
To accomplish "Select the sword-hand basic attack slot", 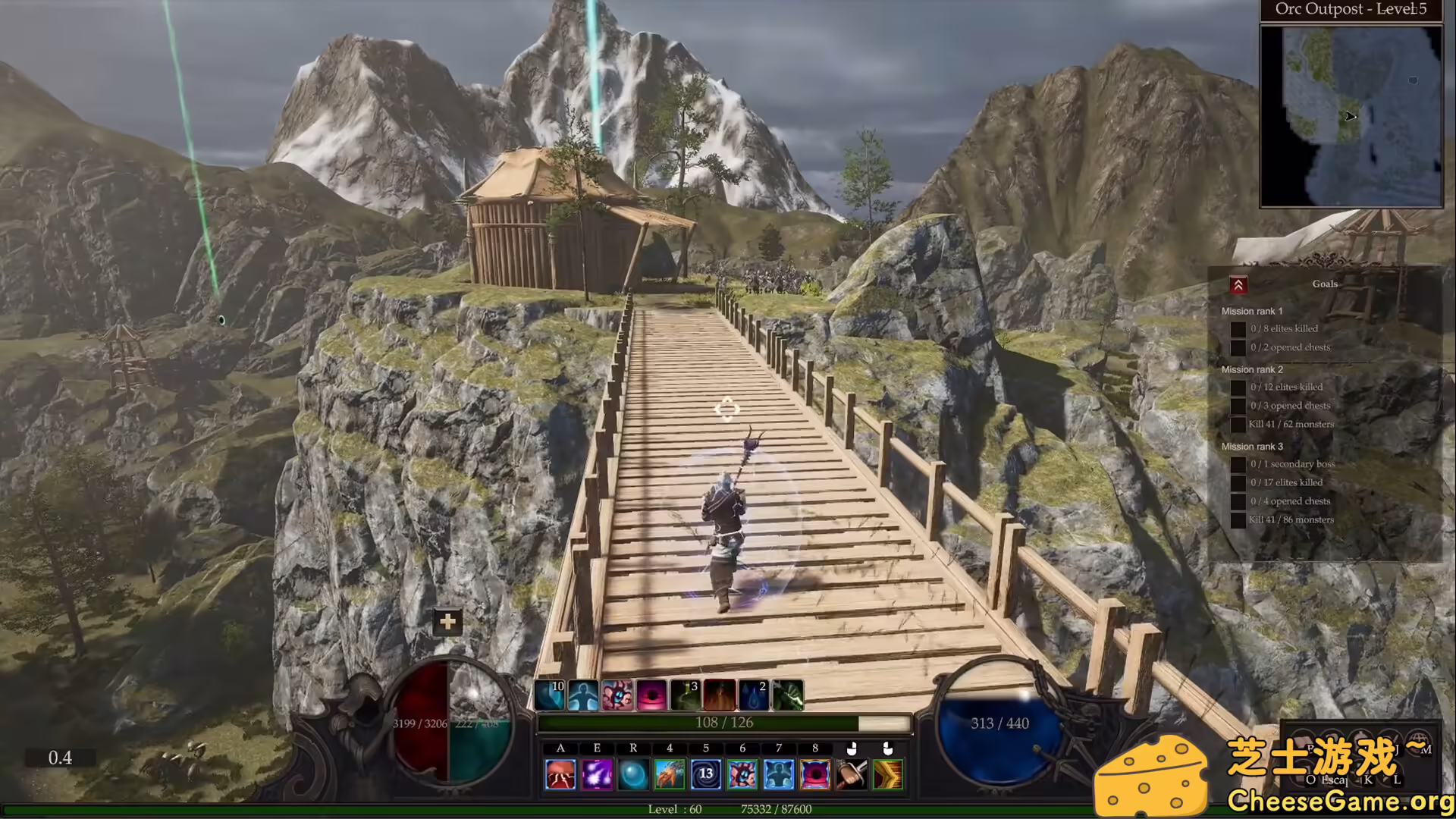I will [x=852, y=775].
